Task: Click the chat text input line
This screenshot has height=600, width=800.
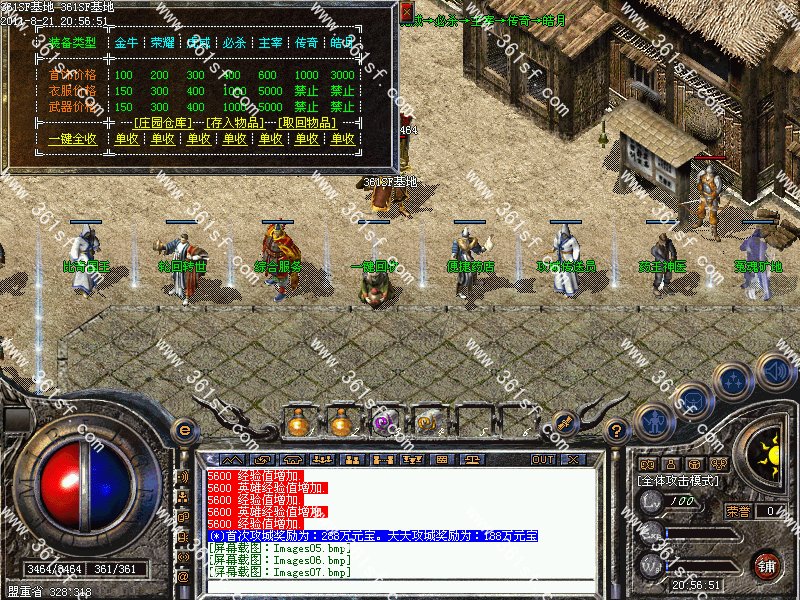Action: coord(400,584)
